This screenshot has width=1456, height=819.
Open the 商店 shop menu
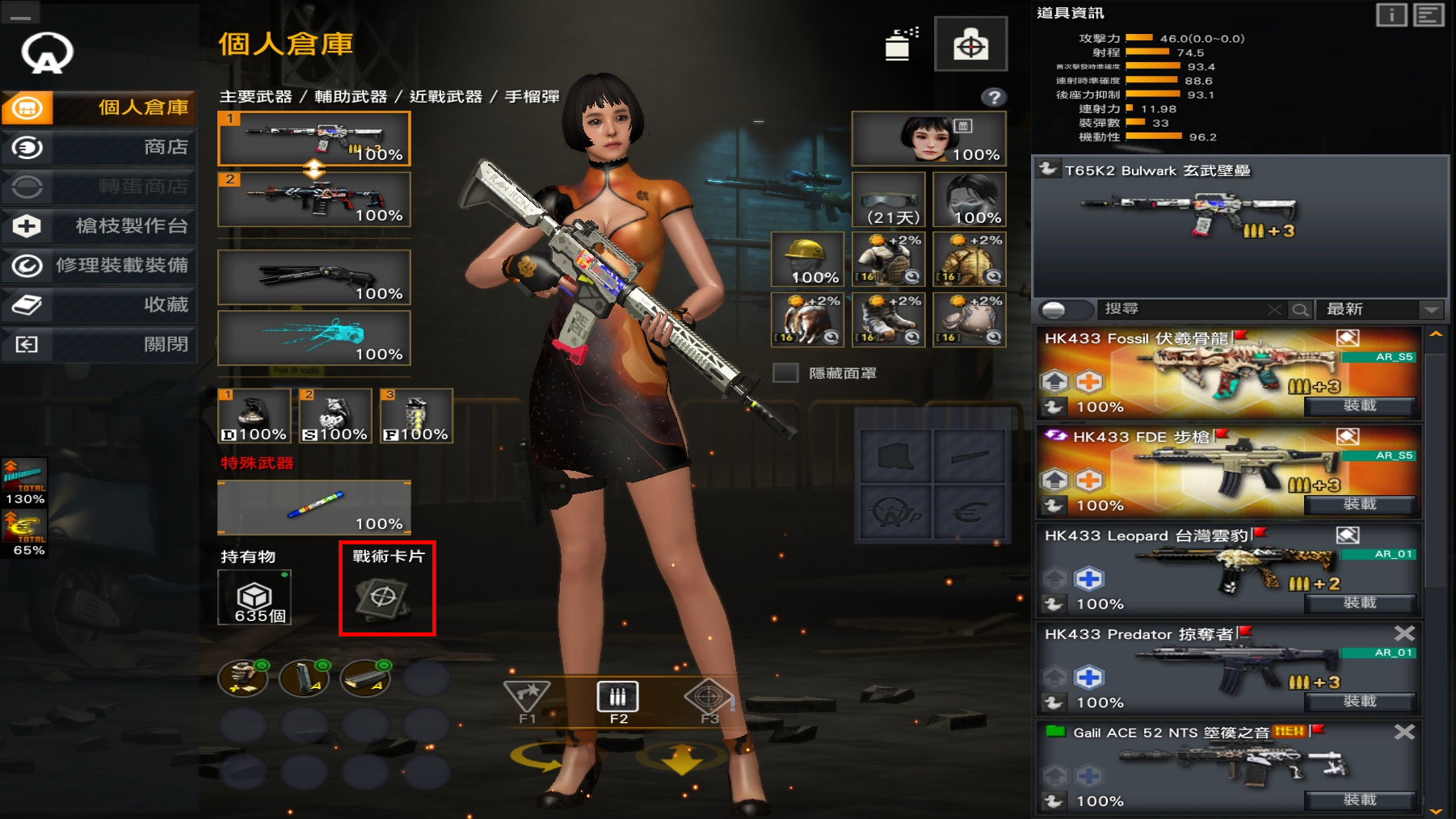(100, 147)
